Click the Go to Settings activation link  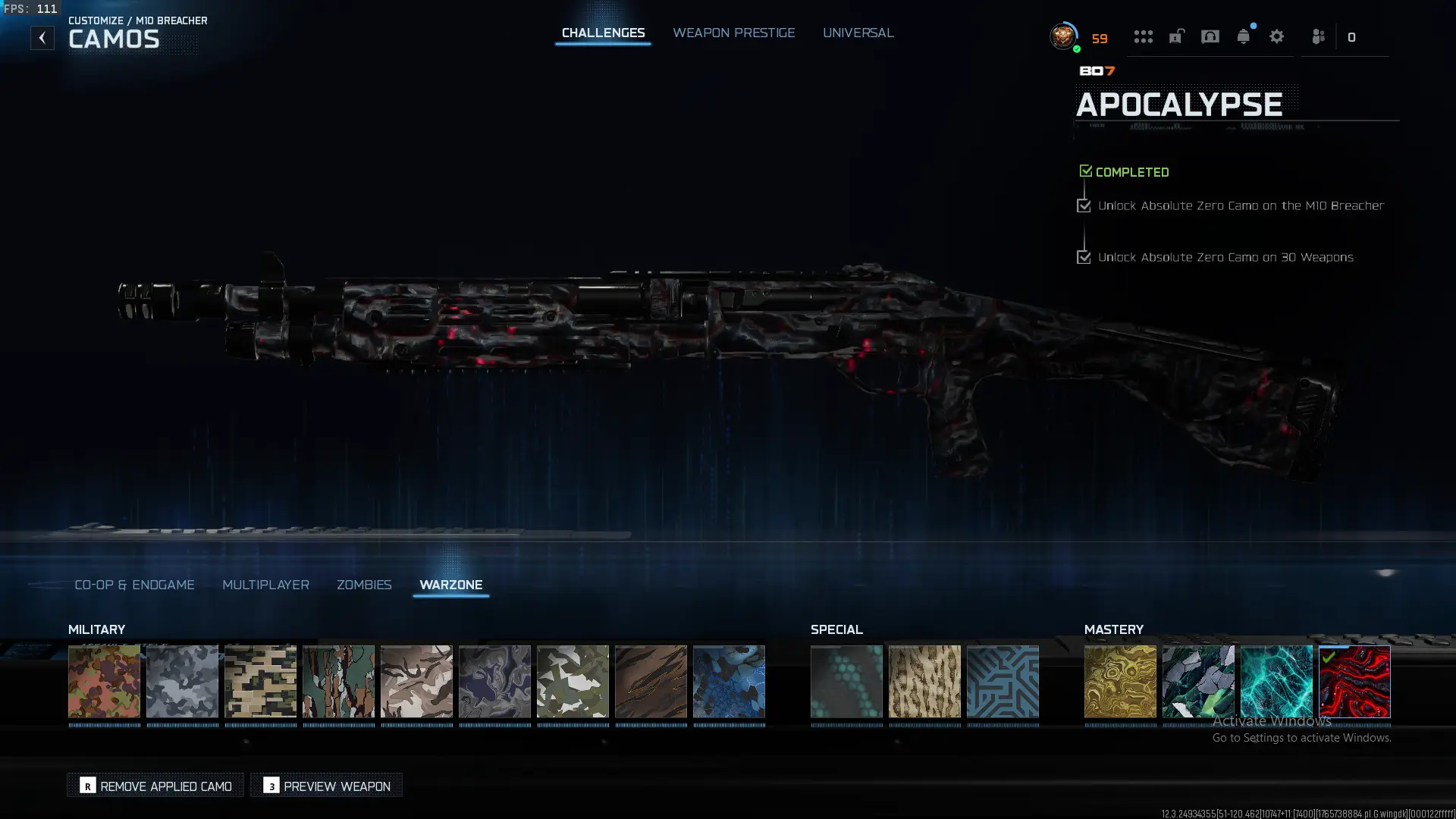pyautogui.click(x=1301, y=736)
